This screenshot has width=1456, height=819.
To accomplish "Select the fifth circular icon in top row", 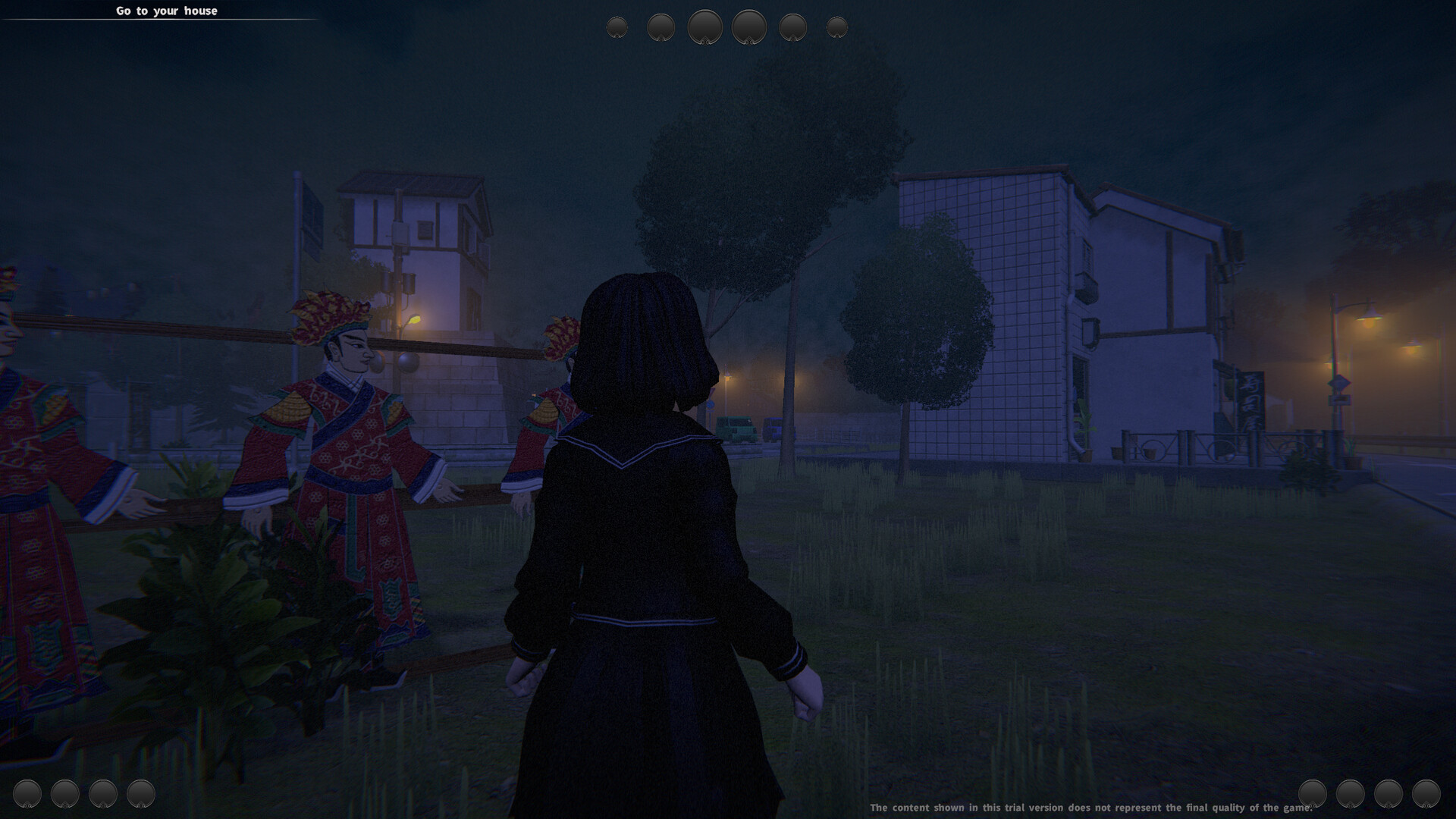I will coord(792,27).
